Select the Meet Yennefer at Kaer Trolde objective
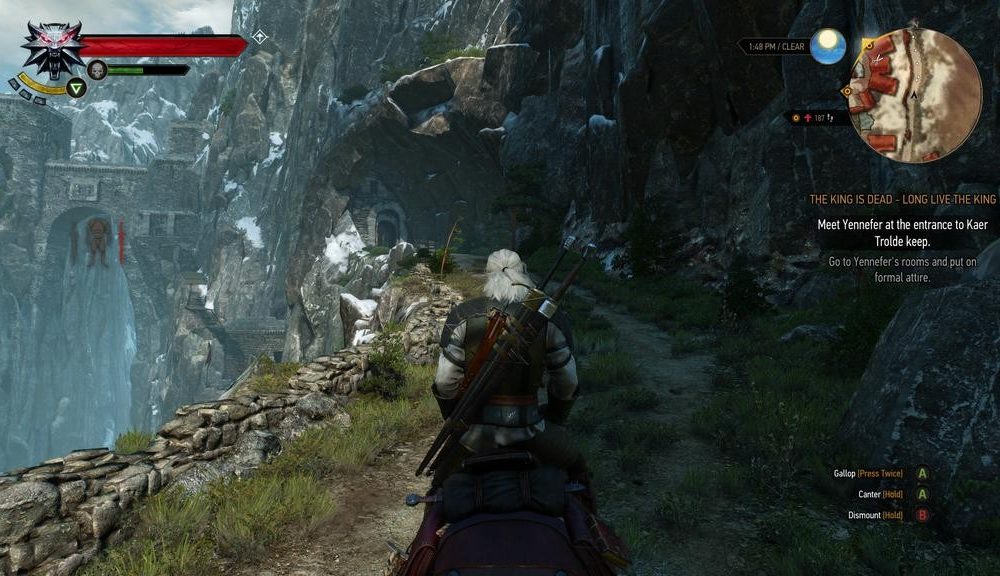The image size is (1000, 576). [902, 232]
